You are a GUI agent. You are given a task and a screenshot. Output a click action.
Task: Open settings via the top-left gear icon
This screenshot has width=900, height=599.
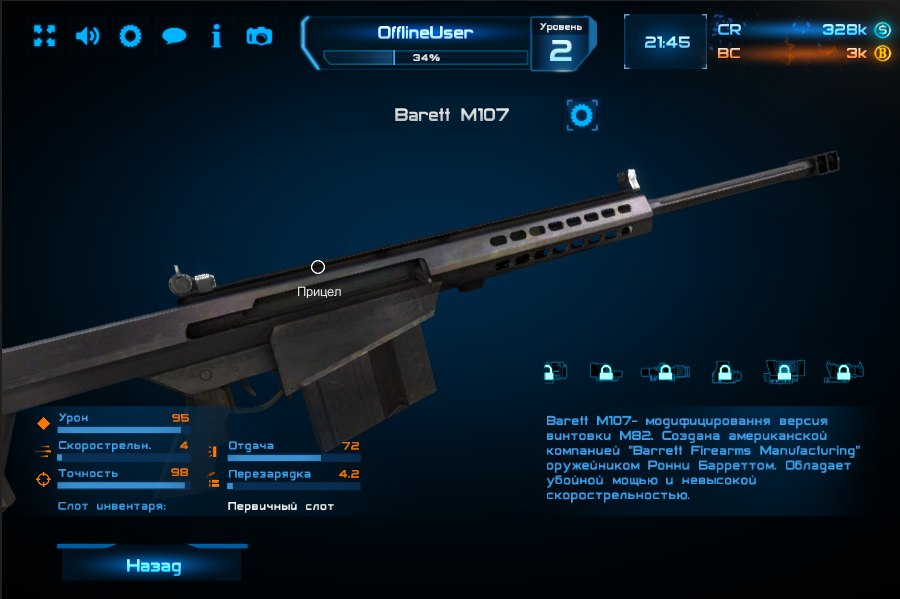coord(130,37)
